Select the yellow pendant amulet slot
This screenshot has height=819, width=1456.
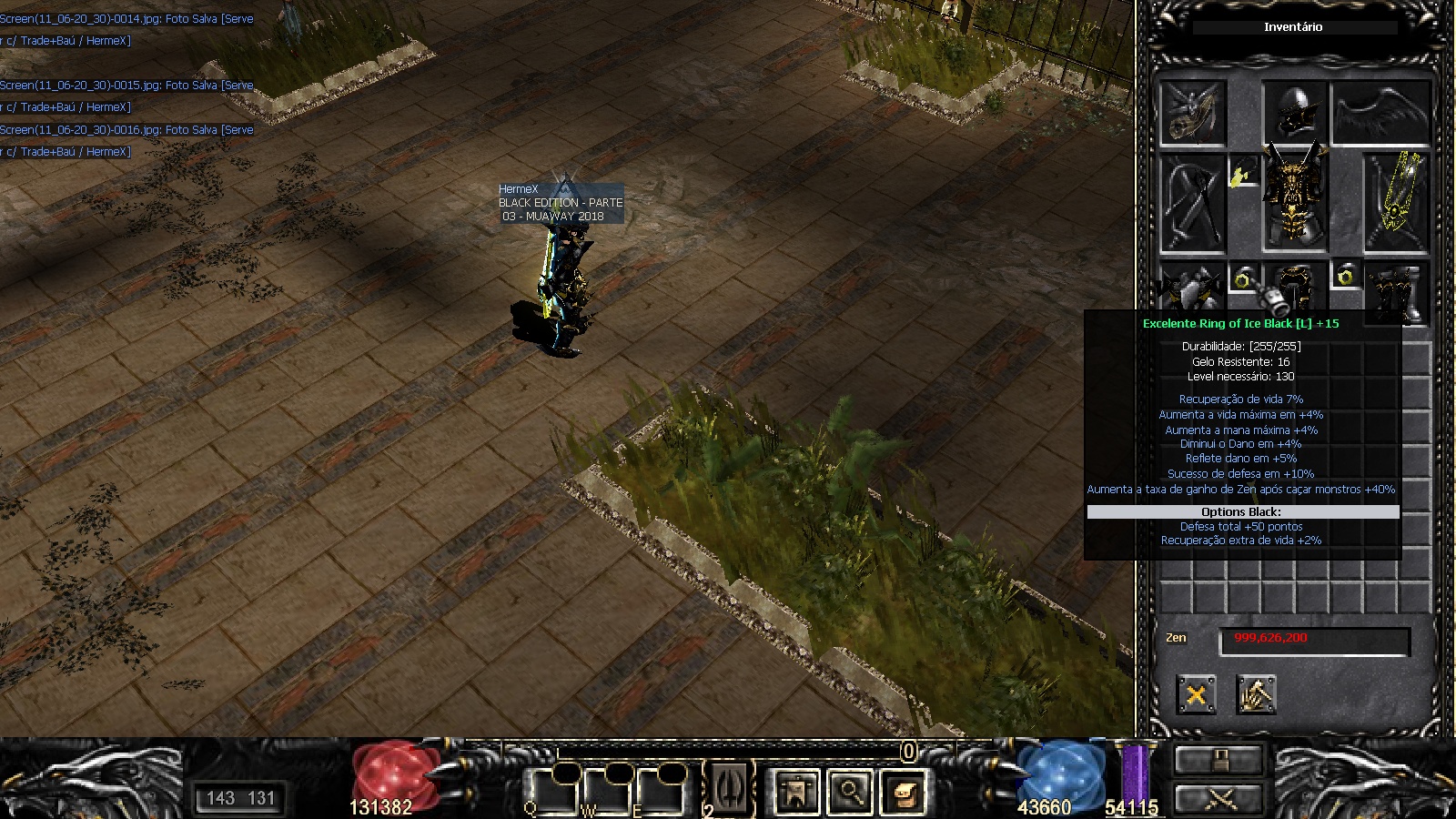pyautogui.click(x=1241, y=173)
